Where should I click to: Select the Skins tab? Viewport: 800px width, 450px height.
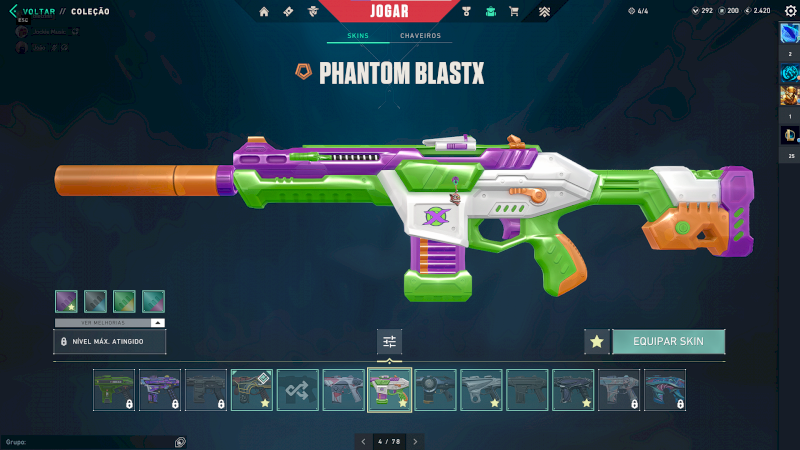pos(357,36)
